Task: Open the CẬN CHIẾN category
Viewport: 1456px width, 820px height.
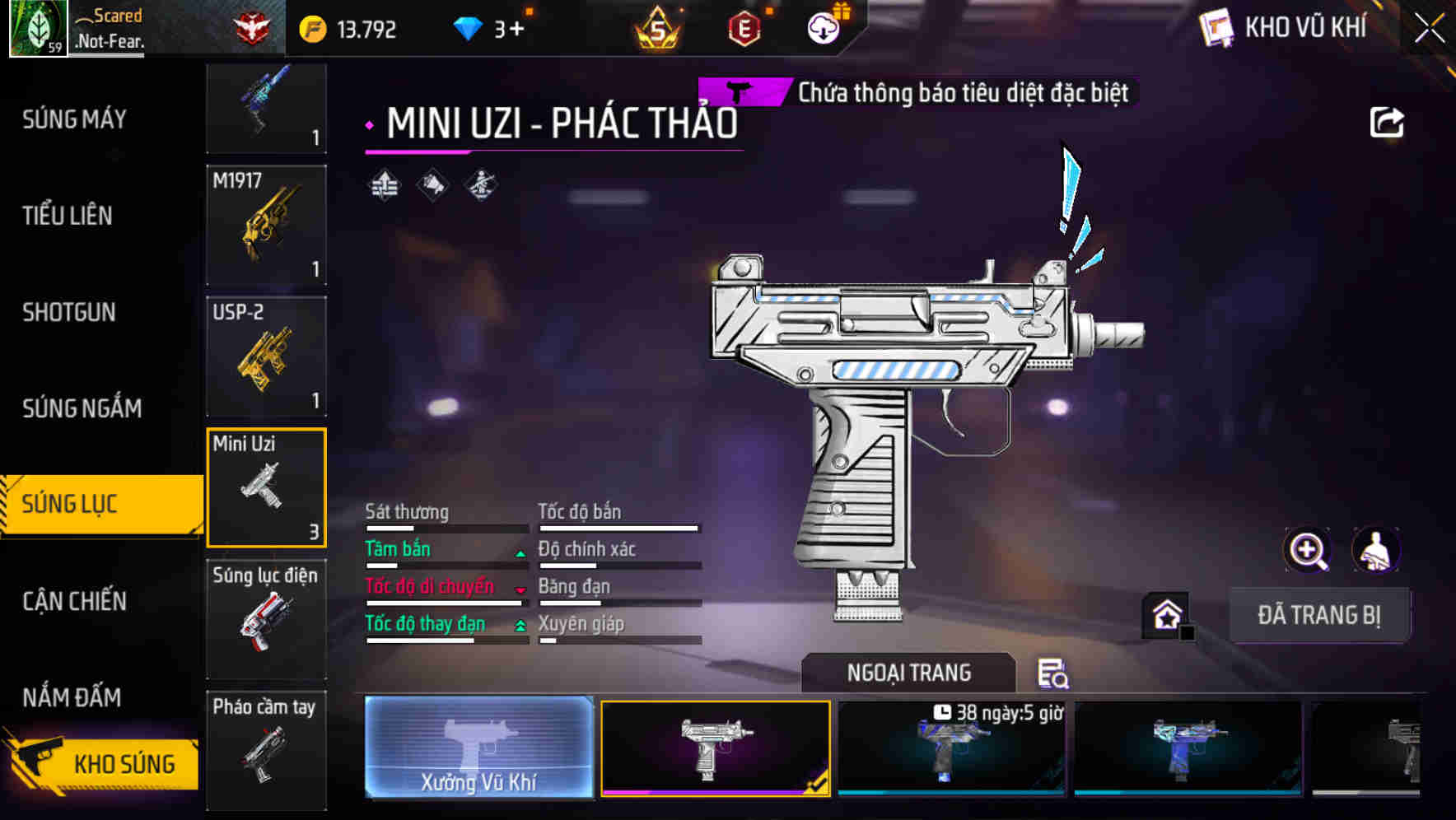Action: [72, 602]
